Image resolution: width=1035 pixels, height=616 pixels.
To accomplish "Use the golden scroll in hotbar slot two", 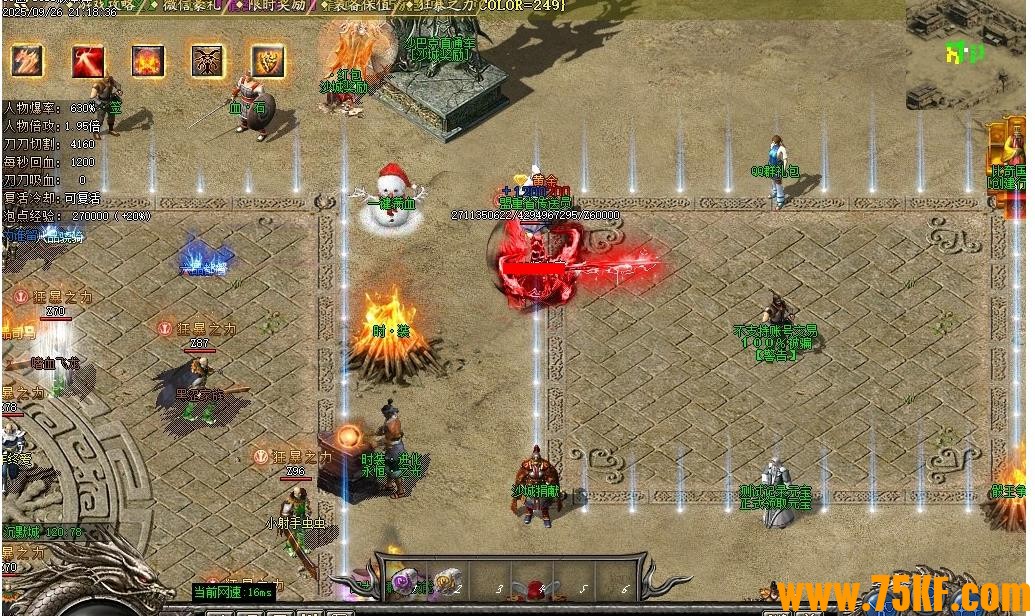I will click(x=447, y=580).
